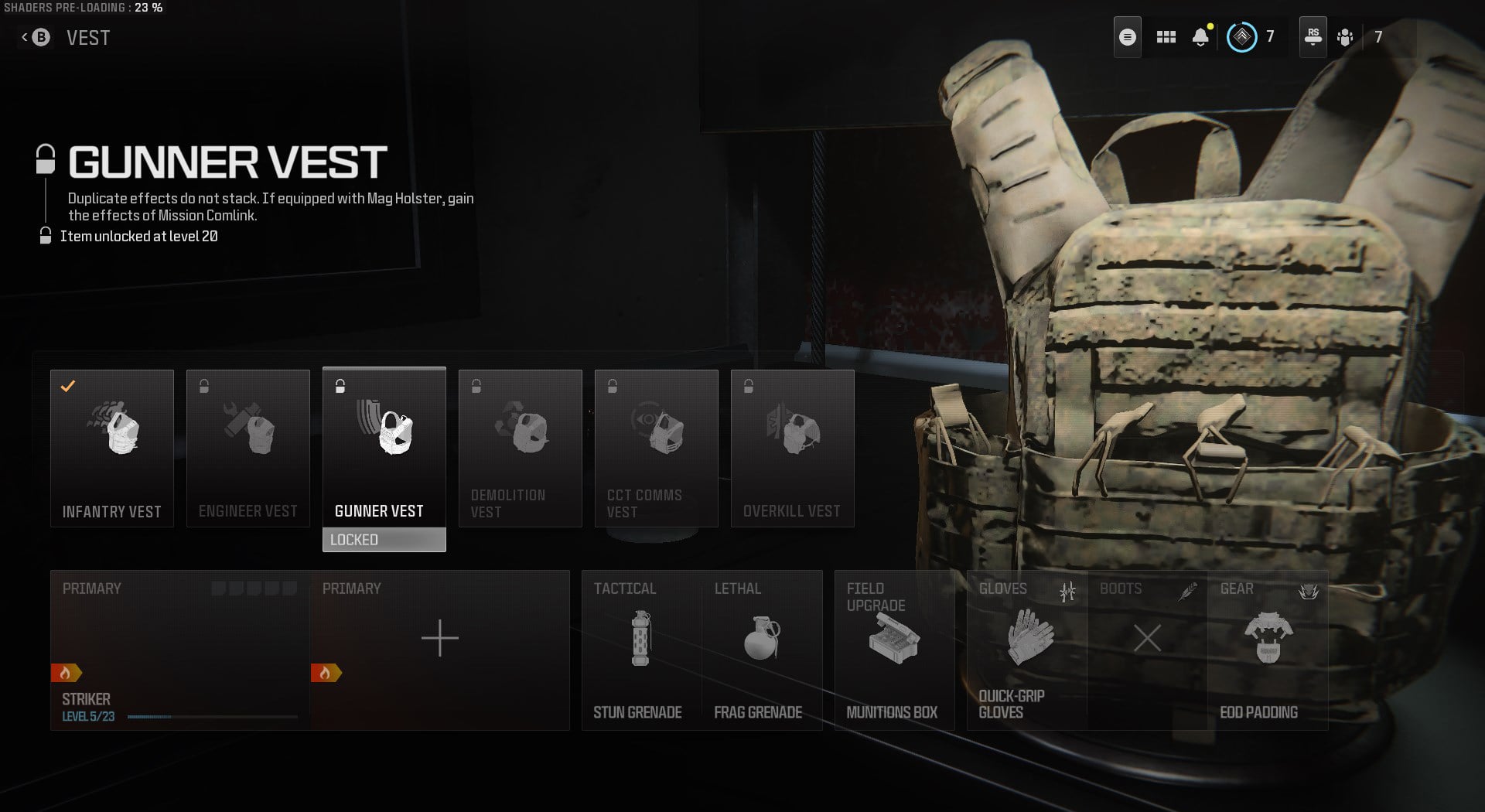This screenshot has height=812, width=1485.
Task: Select the locked Engineer Vest tile
Action: [248, 449]
